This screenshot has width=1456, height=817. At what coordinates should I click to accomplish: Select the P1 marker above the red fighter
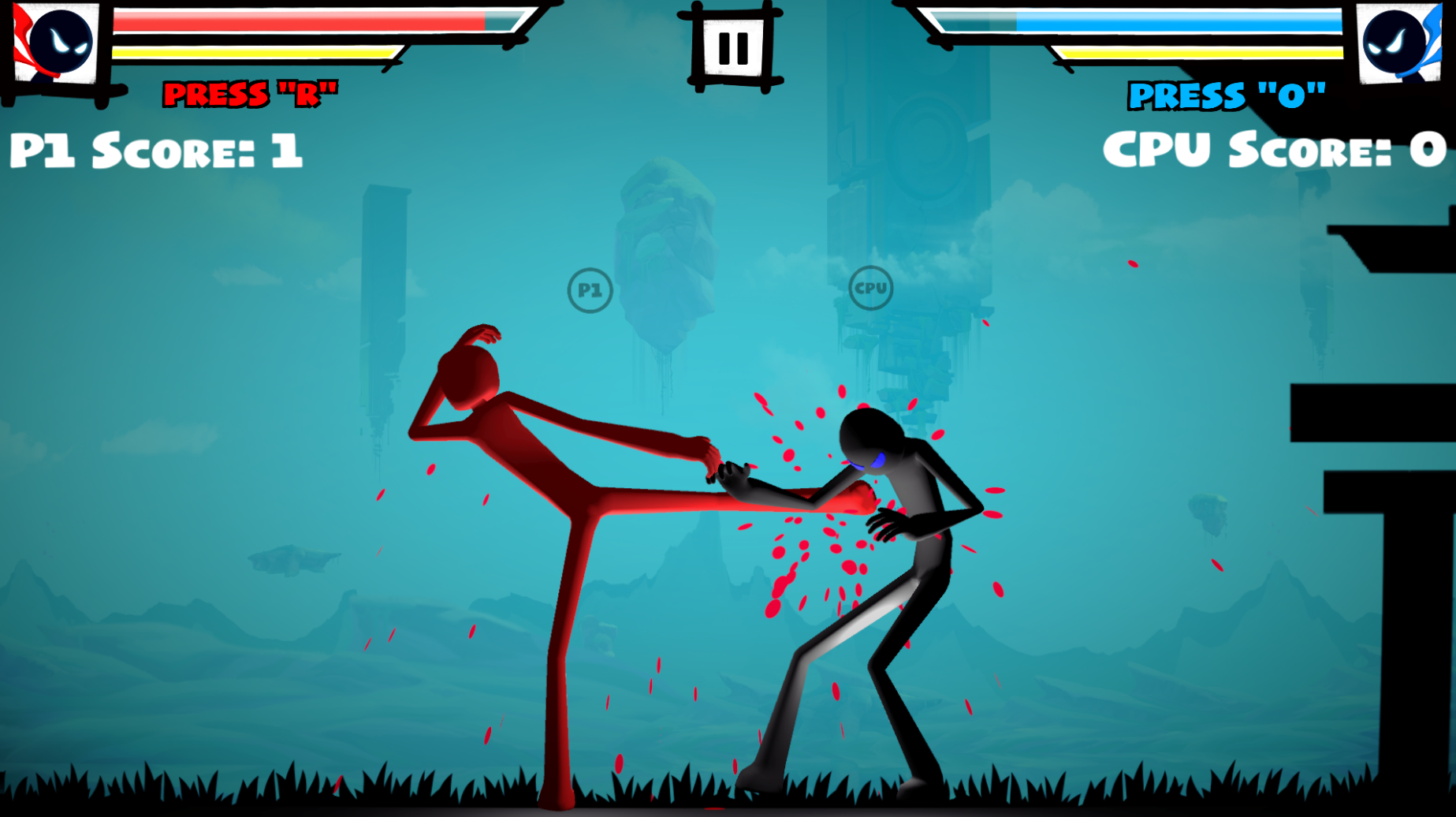[x=590, y=289]
